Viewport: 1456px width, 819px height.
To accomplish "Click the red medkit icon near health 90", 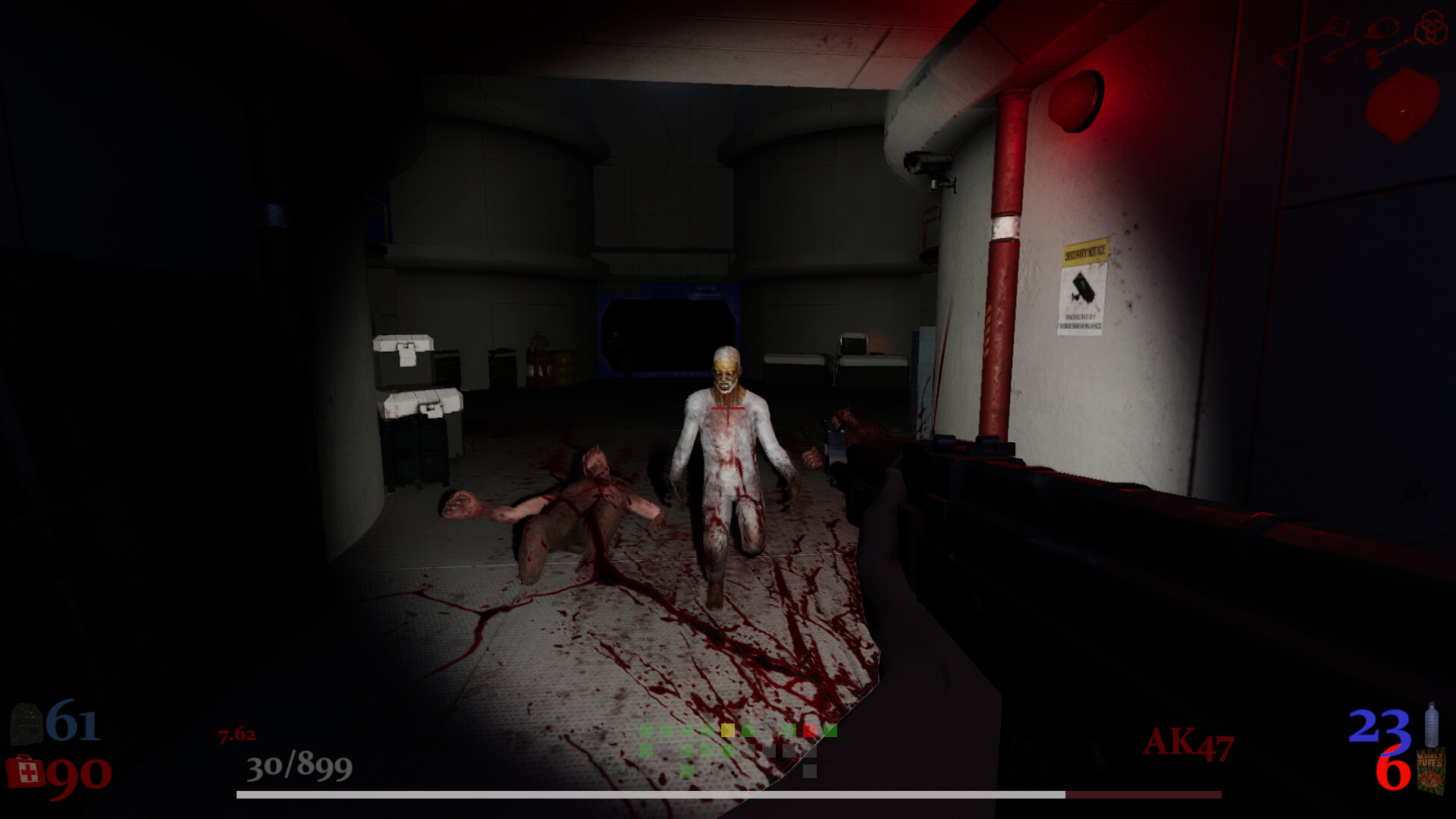I will click(25, 771).
